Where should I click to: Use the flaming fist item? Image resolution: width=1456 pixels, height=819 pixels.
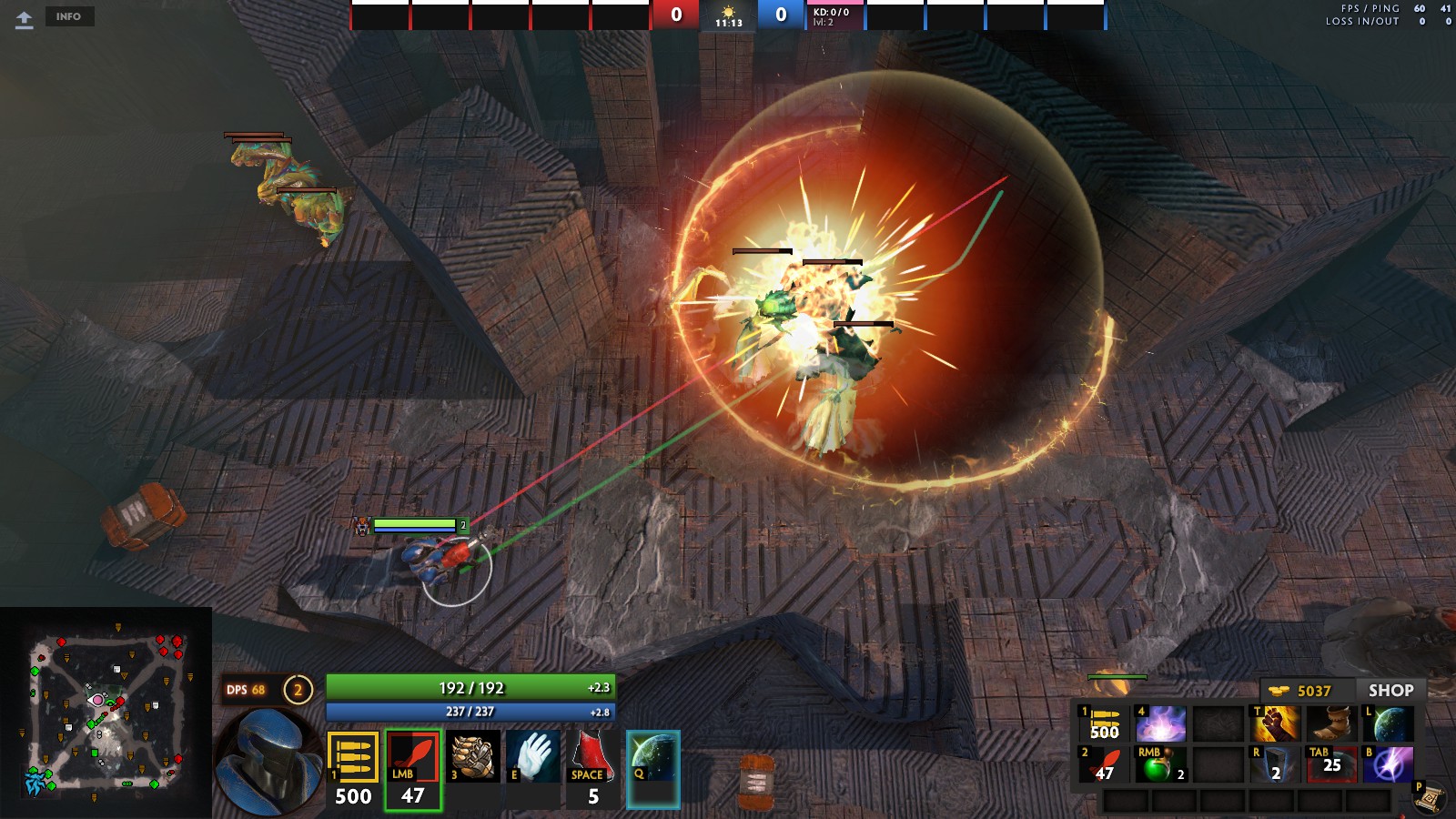1276,724
